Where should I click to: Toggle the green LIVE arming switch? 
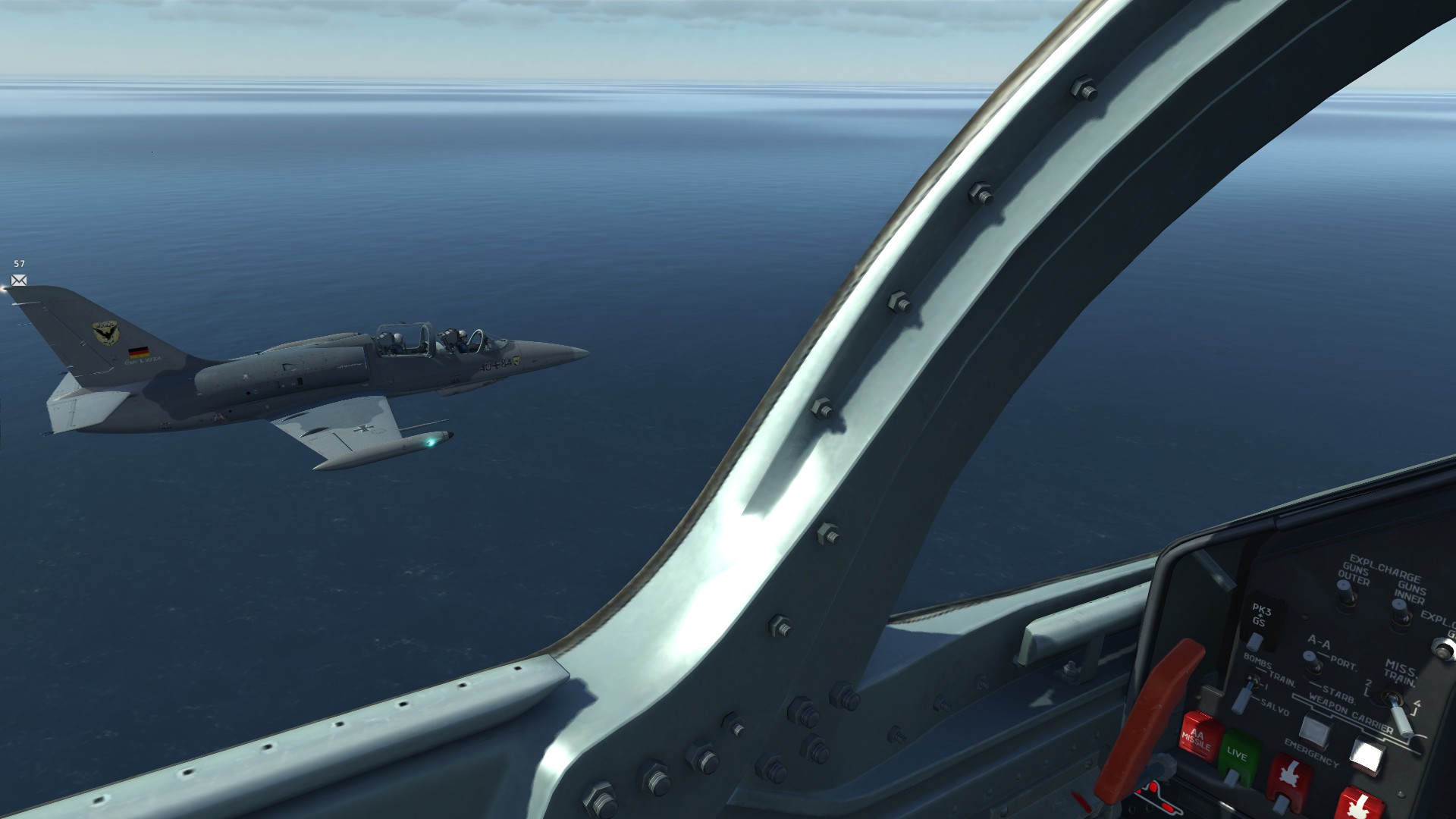(1238, 755)
